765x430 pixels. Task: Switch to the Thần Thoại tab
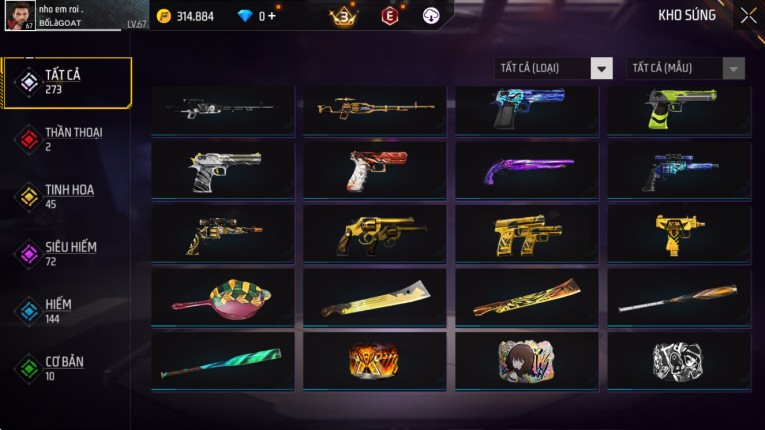pos(68,138)
